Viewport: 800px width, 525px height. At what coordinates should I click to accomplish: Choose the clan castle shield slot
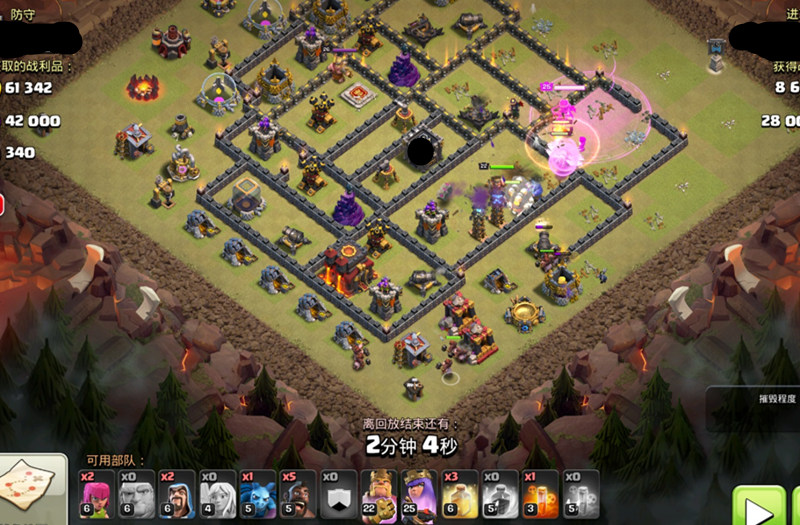click(338, 494)
